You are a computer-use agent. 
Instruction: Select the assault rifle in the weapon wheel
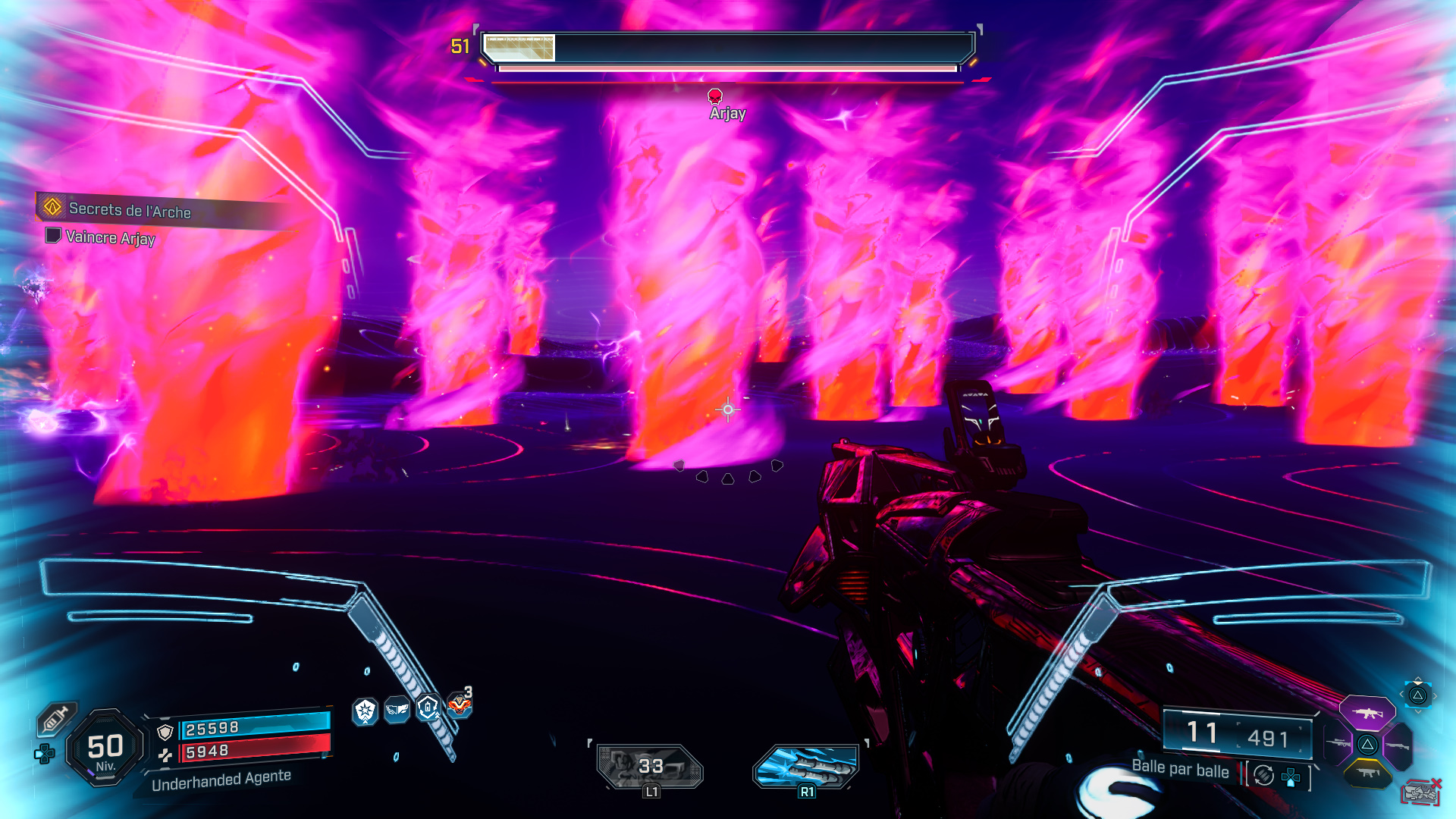coord(1367,714)
